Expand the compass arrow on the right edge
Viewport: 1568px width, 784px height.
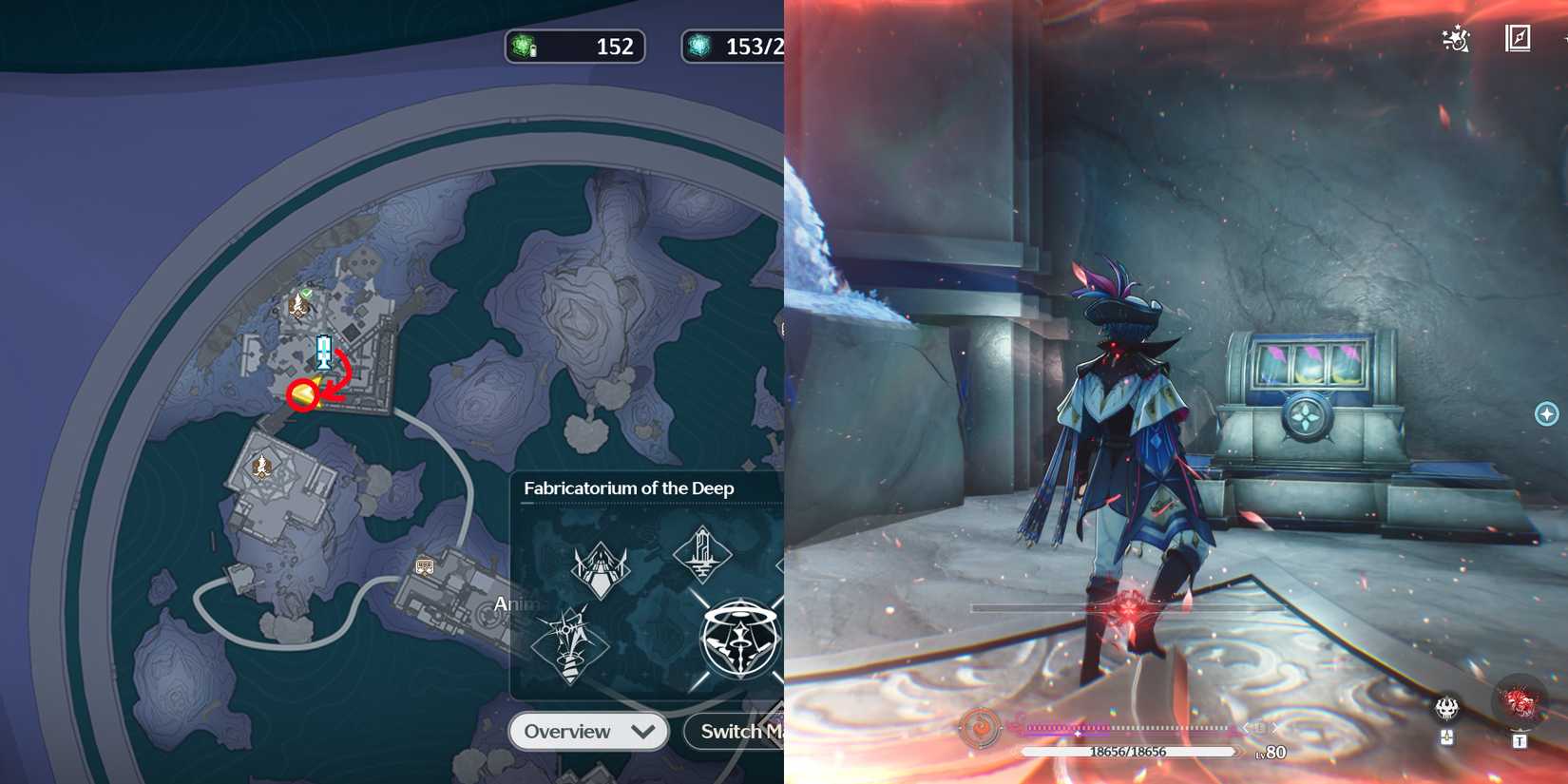tap(1547, 413)
